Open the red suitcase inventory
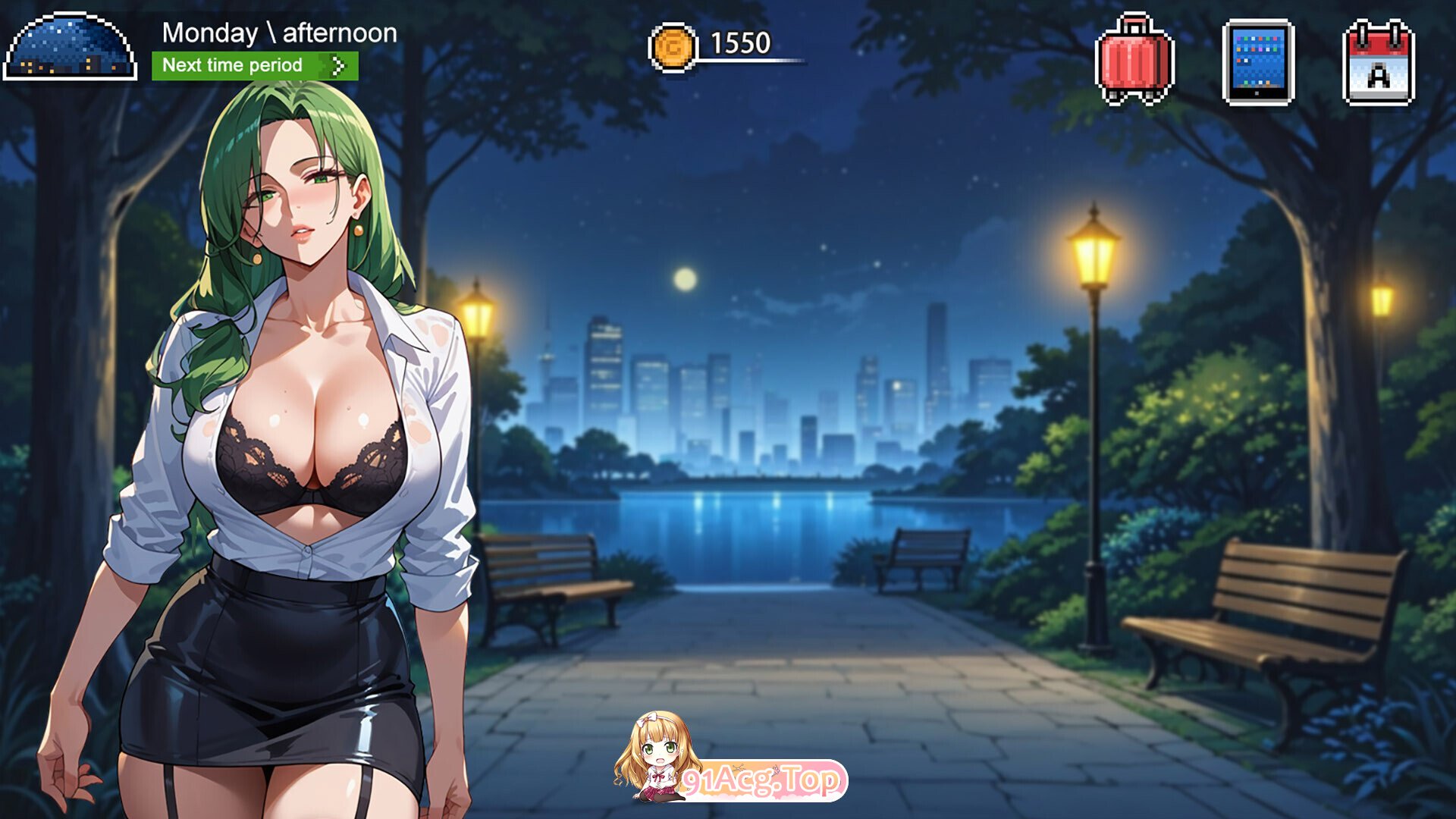The height and width of the screenshot is (819, 1456). (1134, 61)
